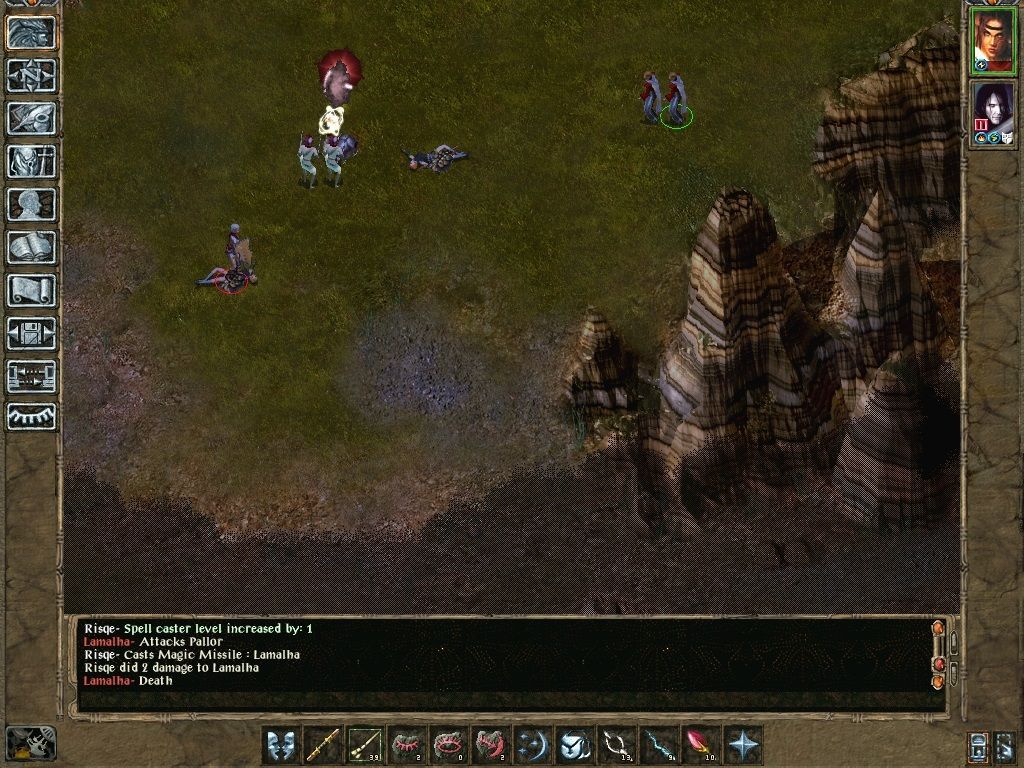
Task: Open the journal quill button
Action: tap(32, 118)
